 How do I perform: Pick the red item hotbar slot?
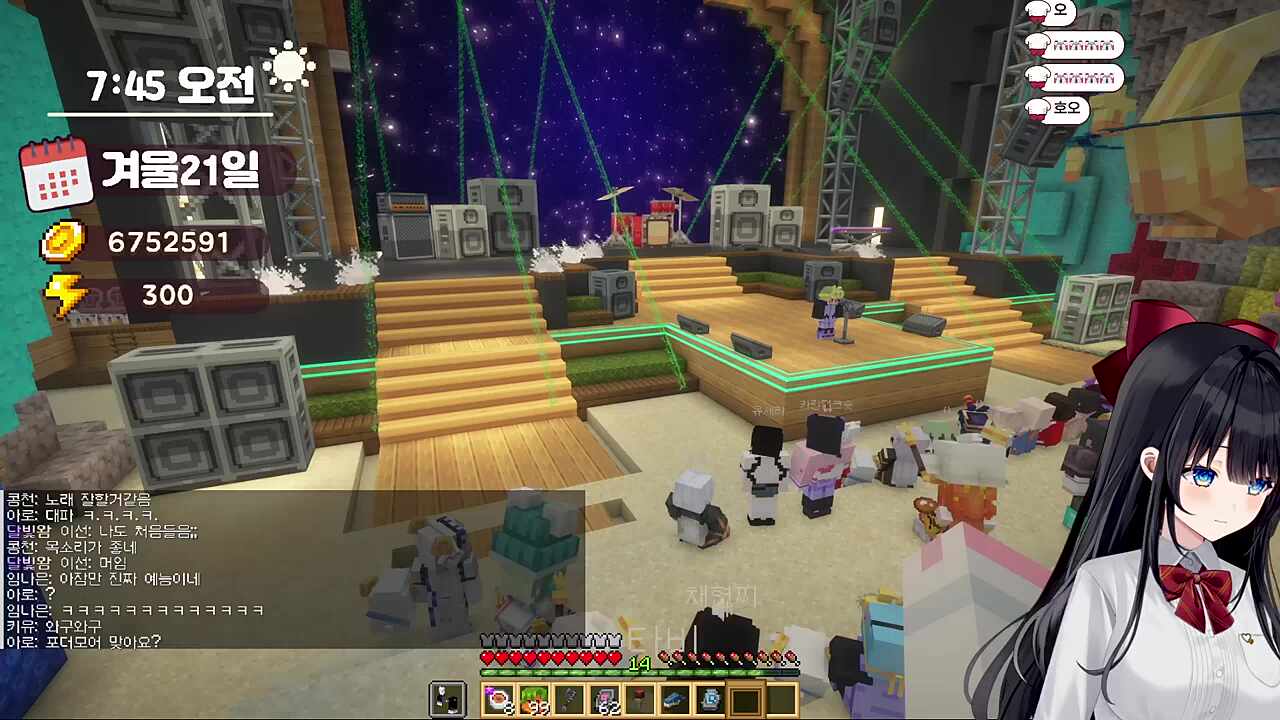point(639,700)
